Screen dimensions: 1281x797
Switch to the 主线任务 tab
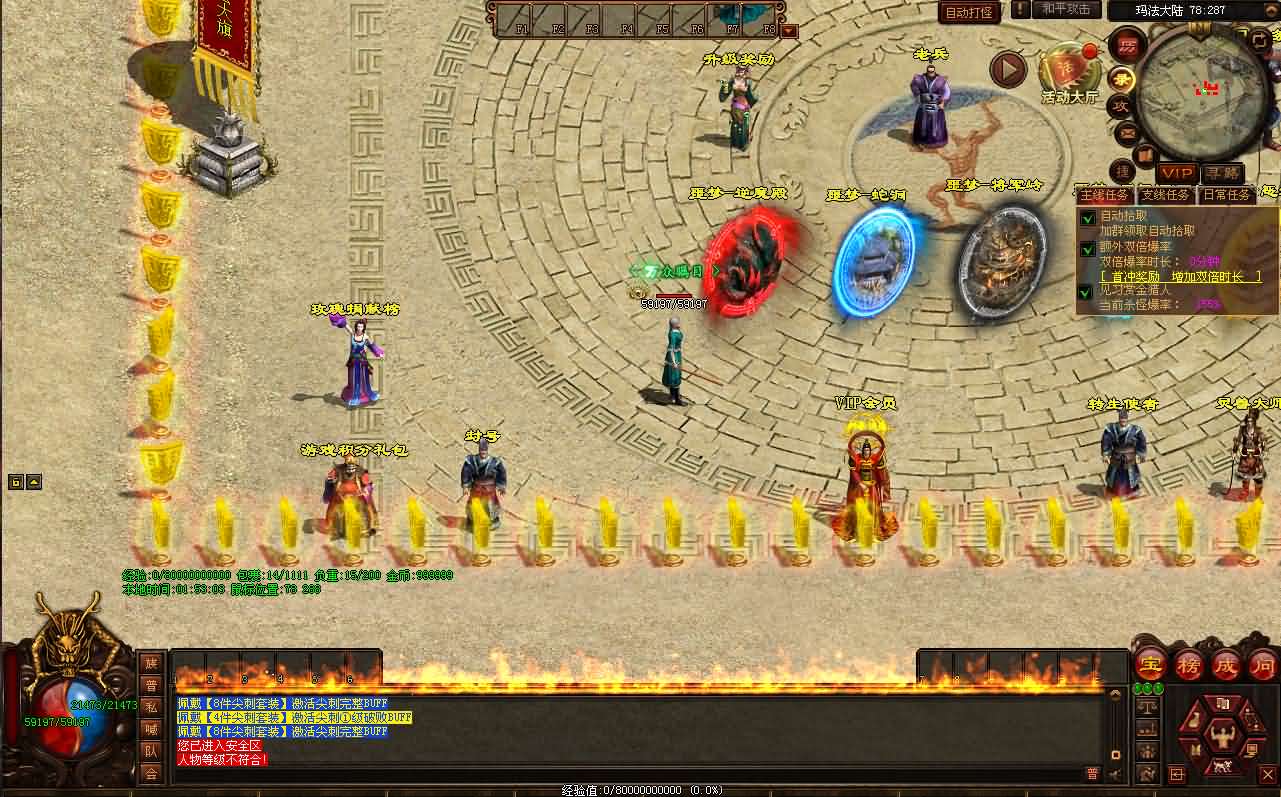[1105, 195]
